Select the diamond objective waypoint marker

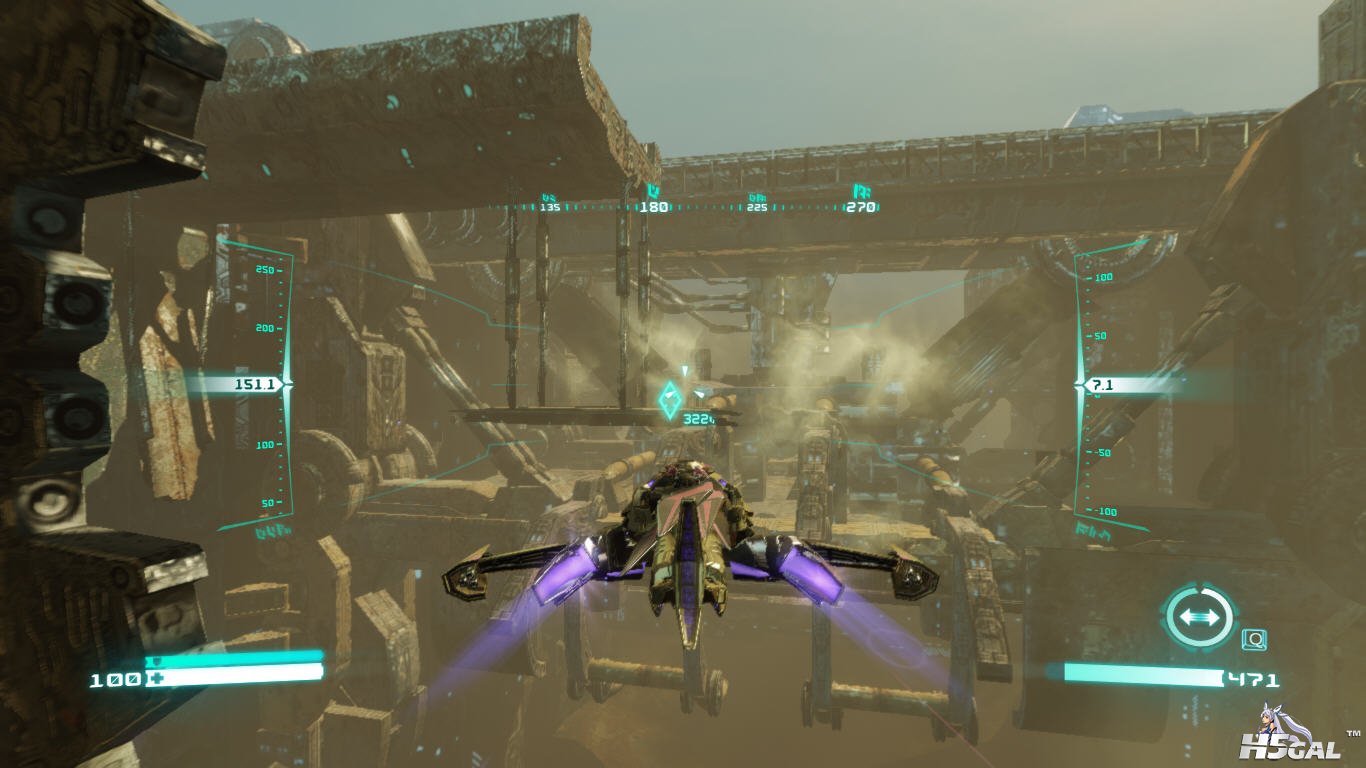pos(670,401)
